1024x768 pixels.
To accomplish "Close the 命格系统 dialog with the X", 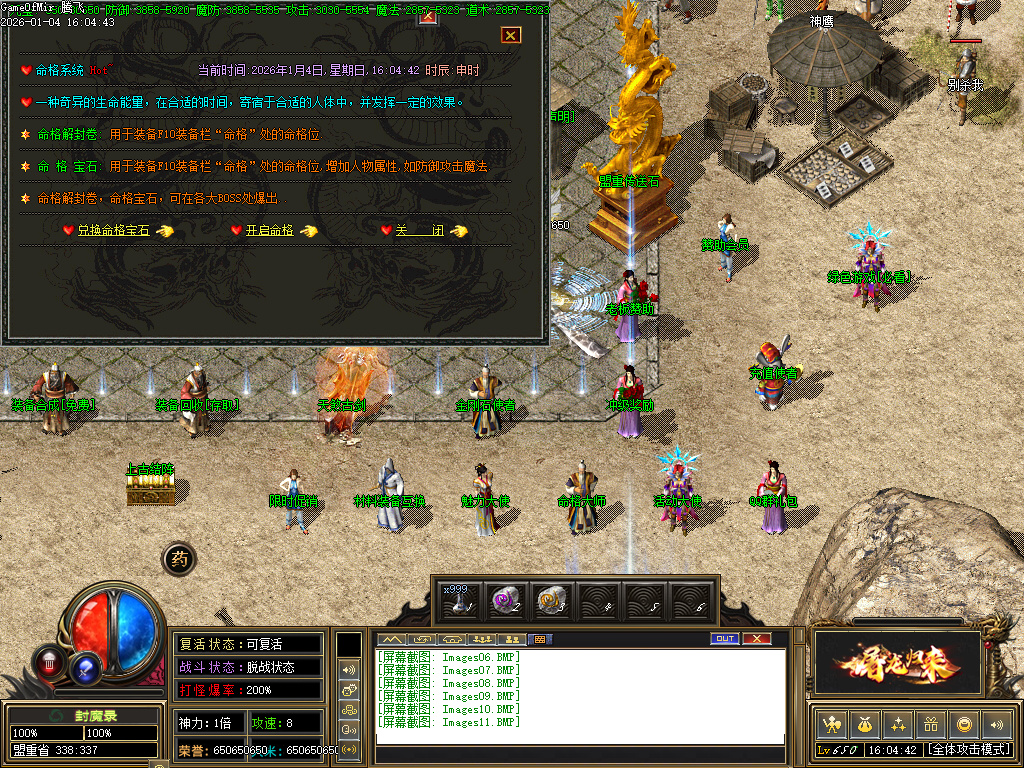I will 511,35.
